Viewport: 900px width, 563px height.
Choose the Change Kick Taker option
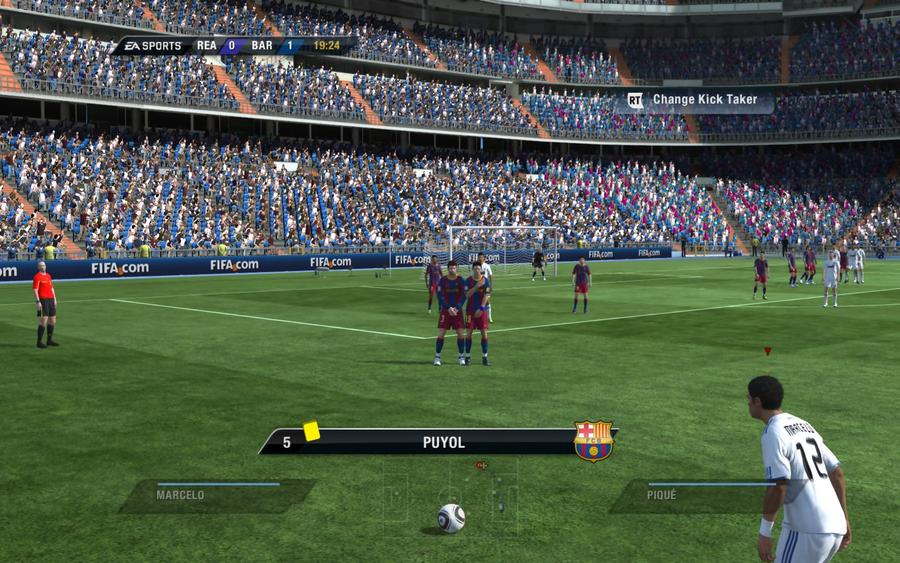coord(699,100)
